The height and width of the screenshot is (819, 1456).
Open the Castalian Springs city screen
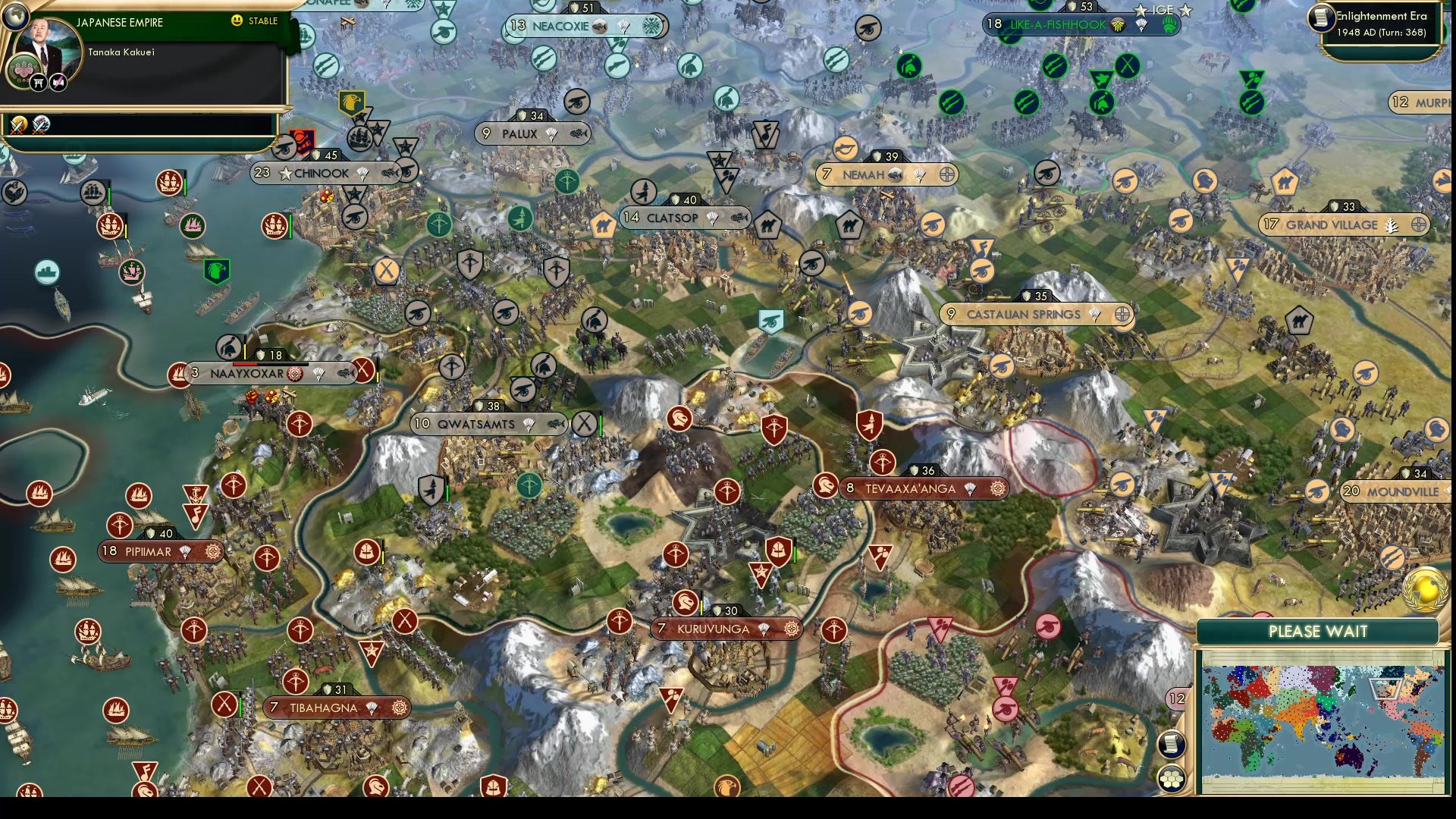(1022, 315)
